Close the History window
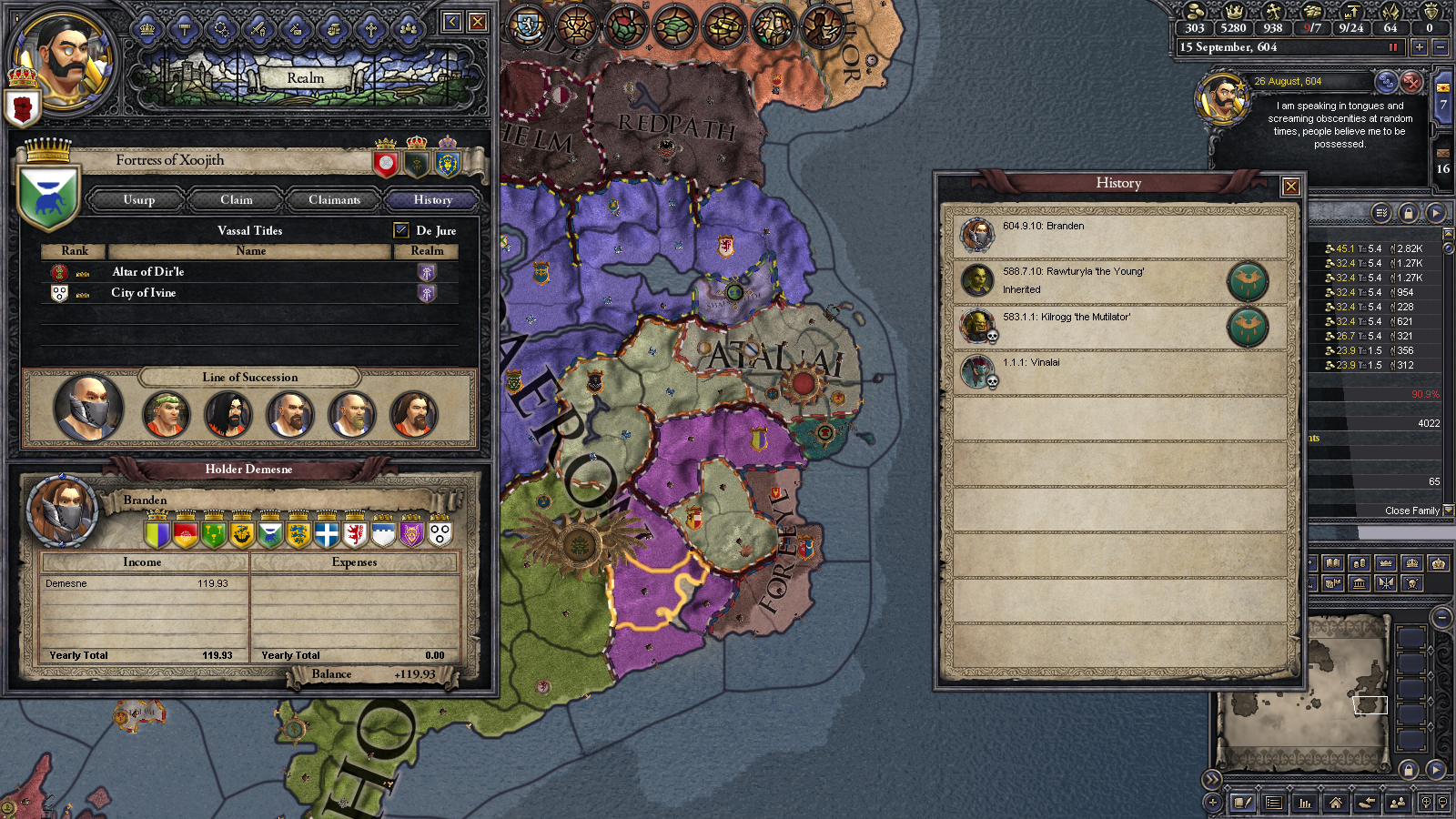1456x819 pixels. 1290,187
